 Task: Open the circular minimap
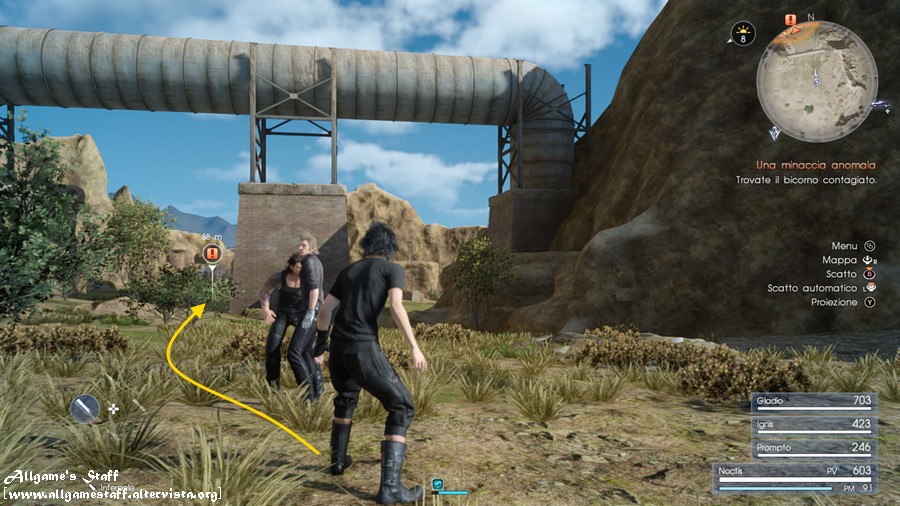tap(816, 81)
